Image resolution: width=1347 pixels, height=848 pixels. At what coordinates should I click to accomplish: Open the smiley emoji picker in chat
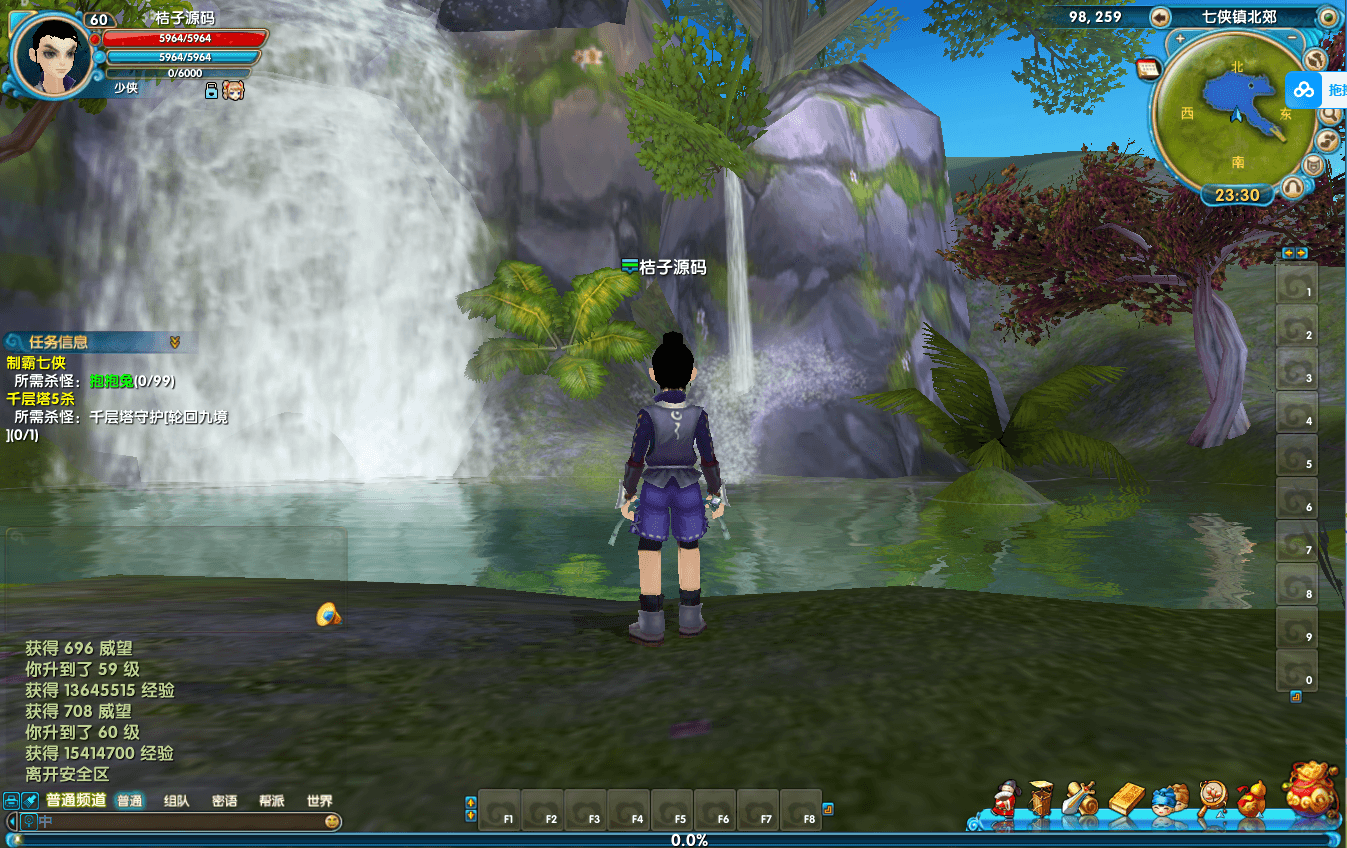point(332,822)
